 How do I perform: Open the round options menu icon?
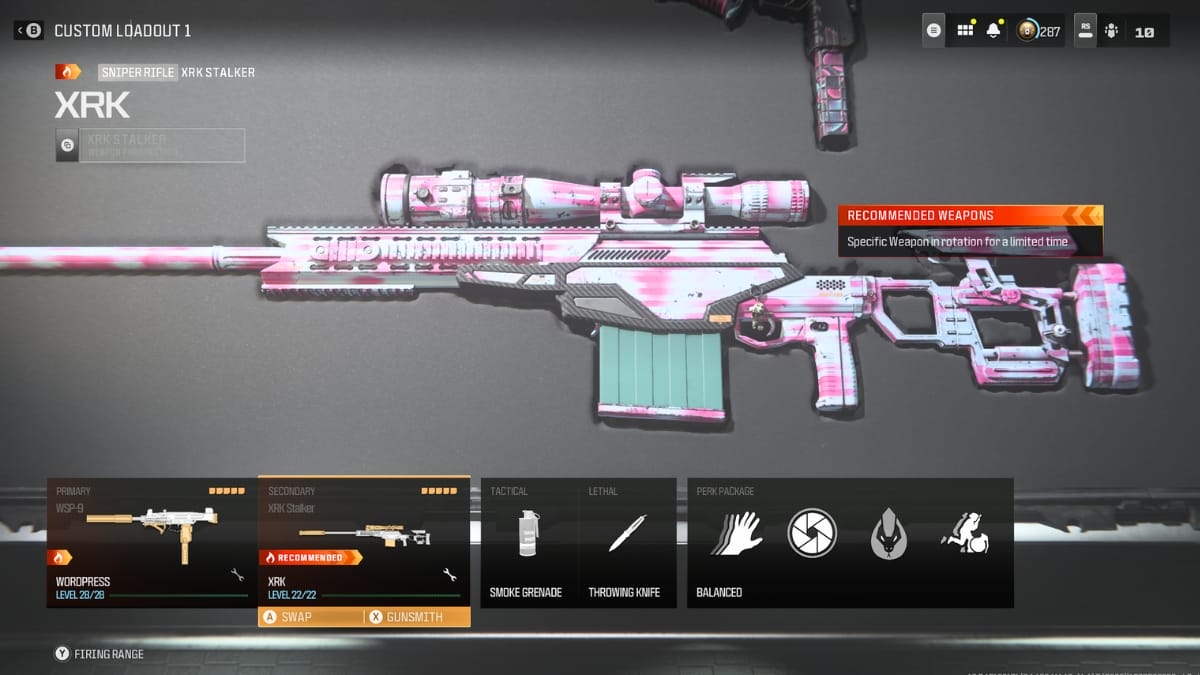point(934,31)
